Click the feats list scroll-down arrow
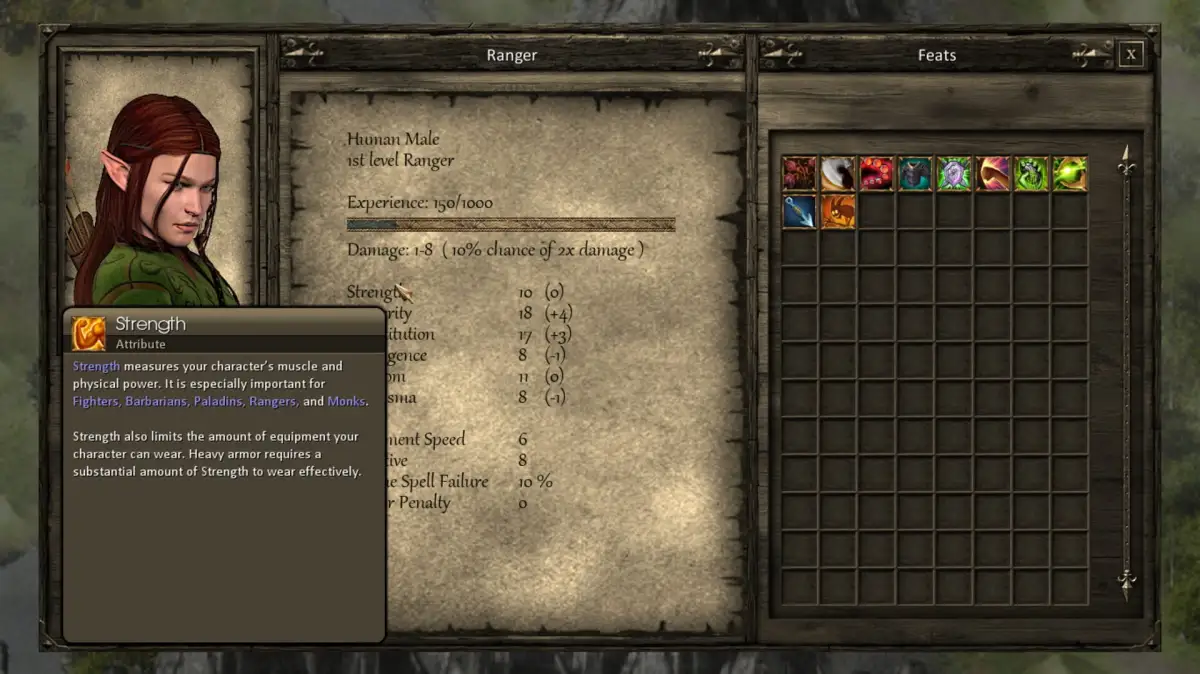The image size is (1200, 674). pyautogui.click(x=1127, y=584)
